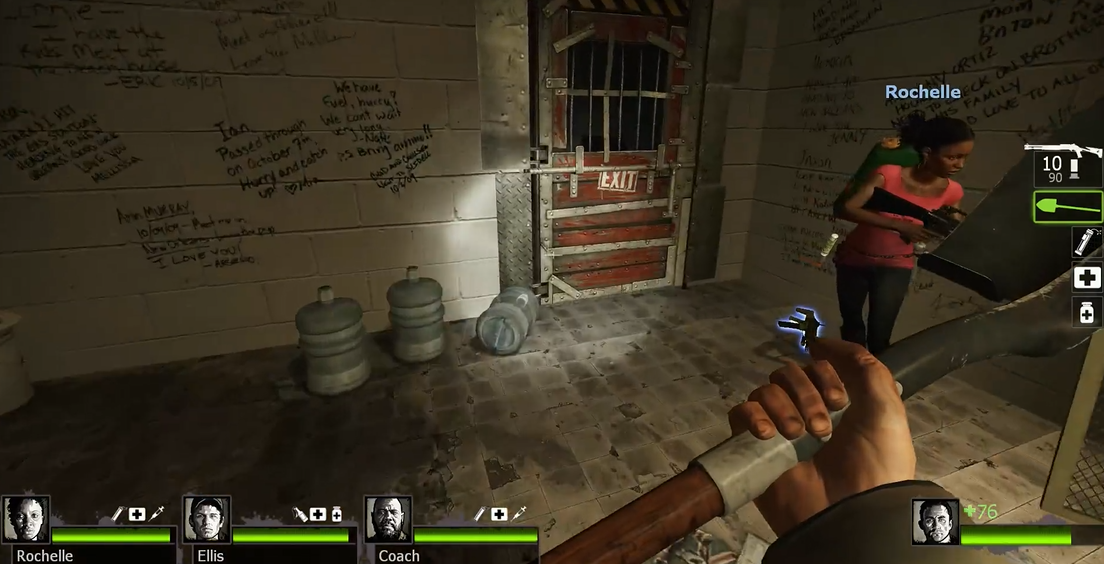Click Coach's adrenaline syringe icon

[x=519, y=514]
